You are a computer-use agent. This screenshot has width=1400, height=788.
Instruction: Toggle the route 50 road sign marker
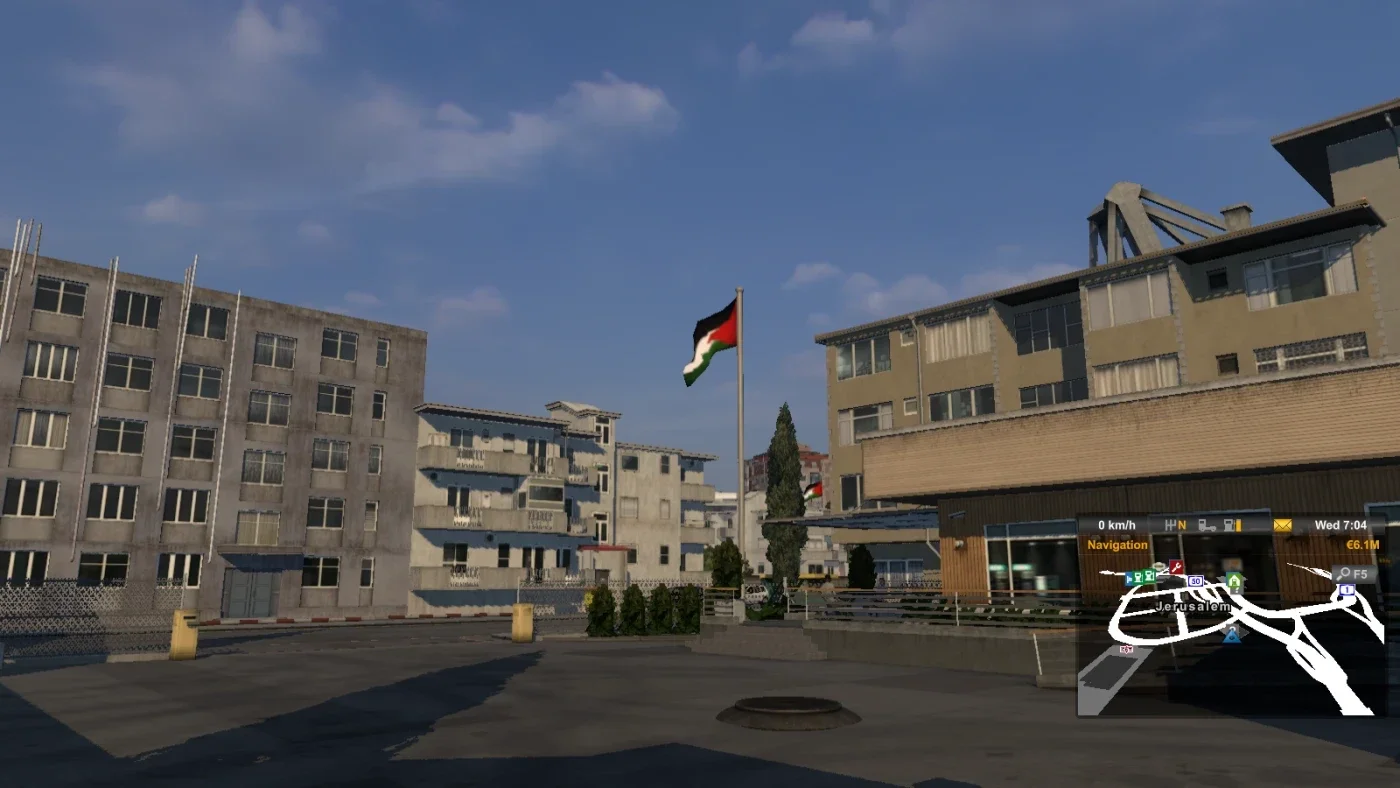pos(1196,580)
